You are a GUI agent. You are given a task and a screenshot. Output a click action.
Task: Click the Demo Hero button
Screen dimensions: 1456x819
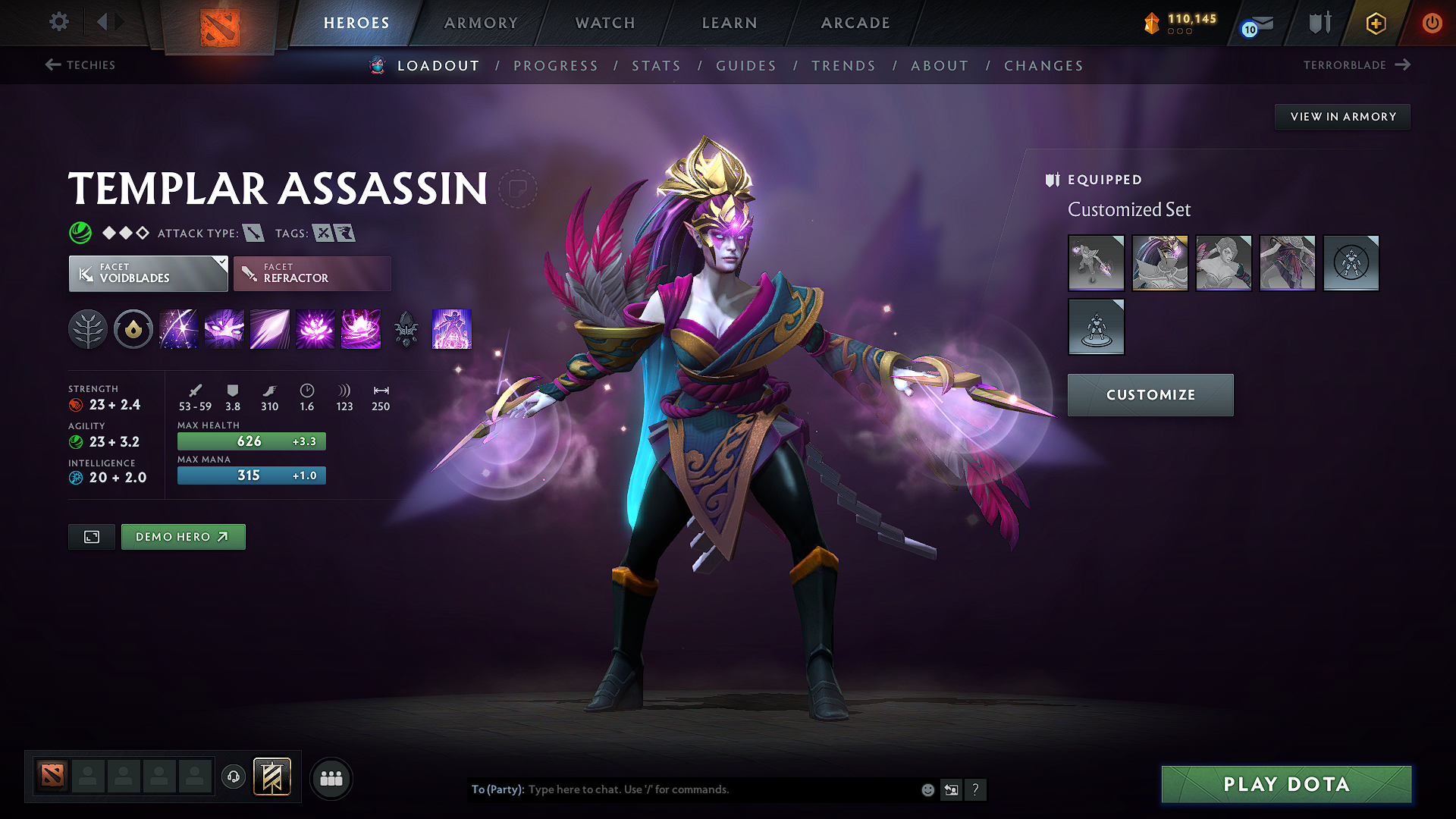coord(183,536)
